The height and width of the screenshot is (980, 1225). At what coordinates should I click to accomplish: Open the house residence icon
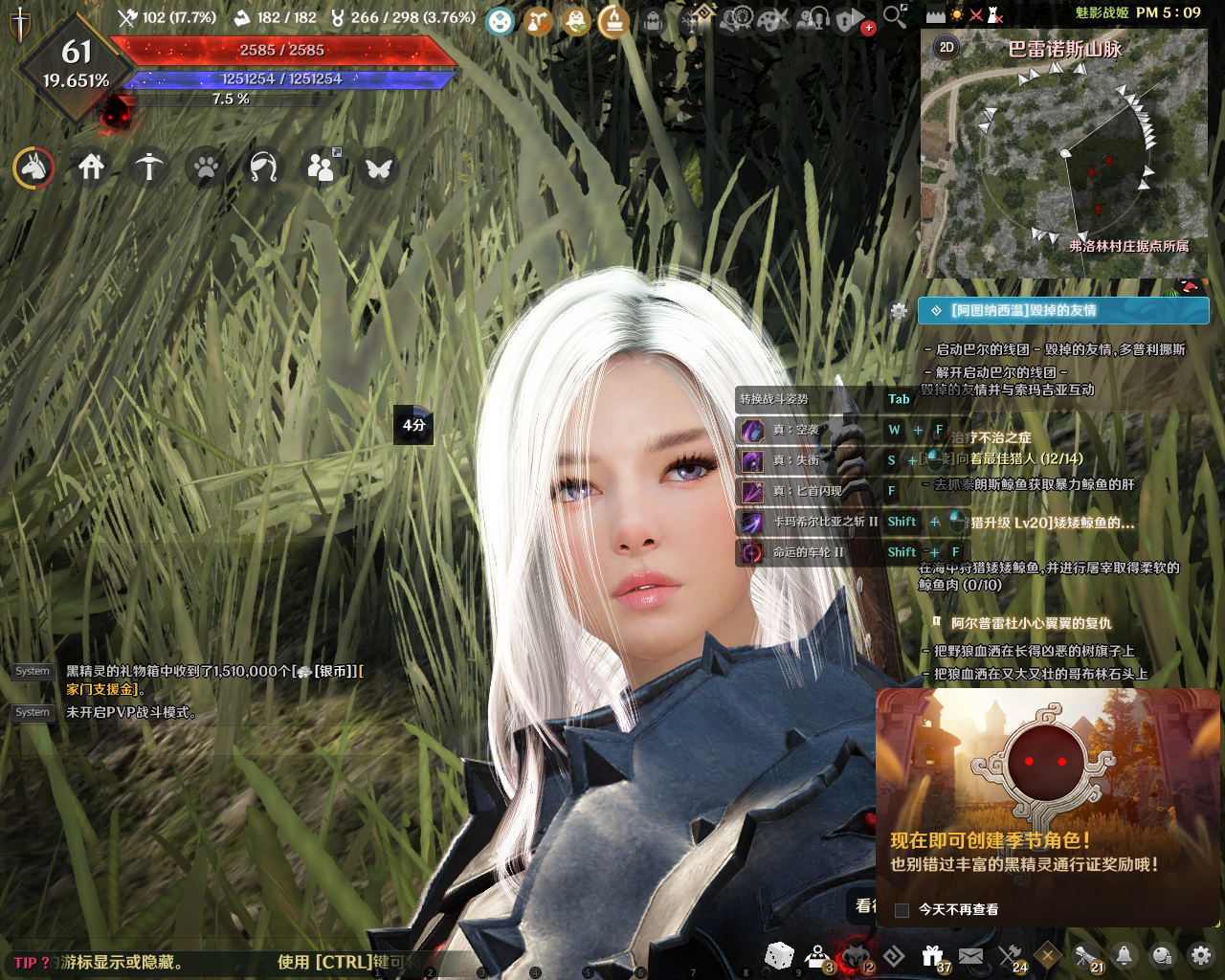click(x=92, y=168)
